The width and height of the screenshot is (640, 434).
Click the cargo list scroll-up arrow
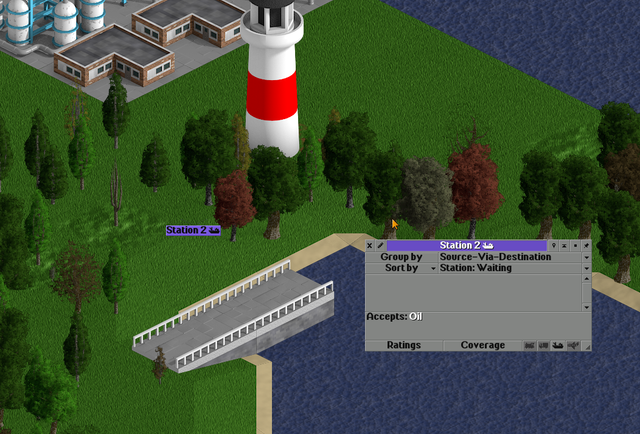pyautogui.click(x=587, y=279)
